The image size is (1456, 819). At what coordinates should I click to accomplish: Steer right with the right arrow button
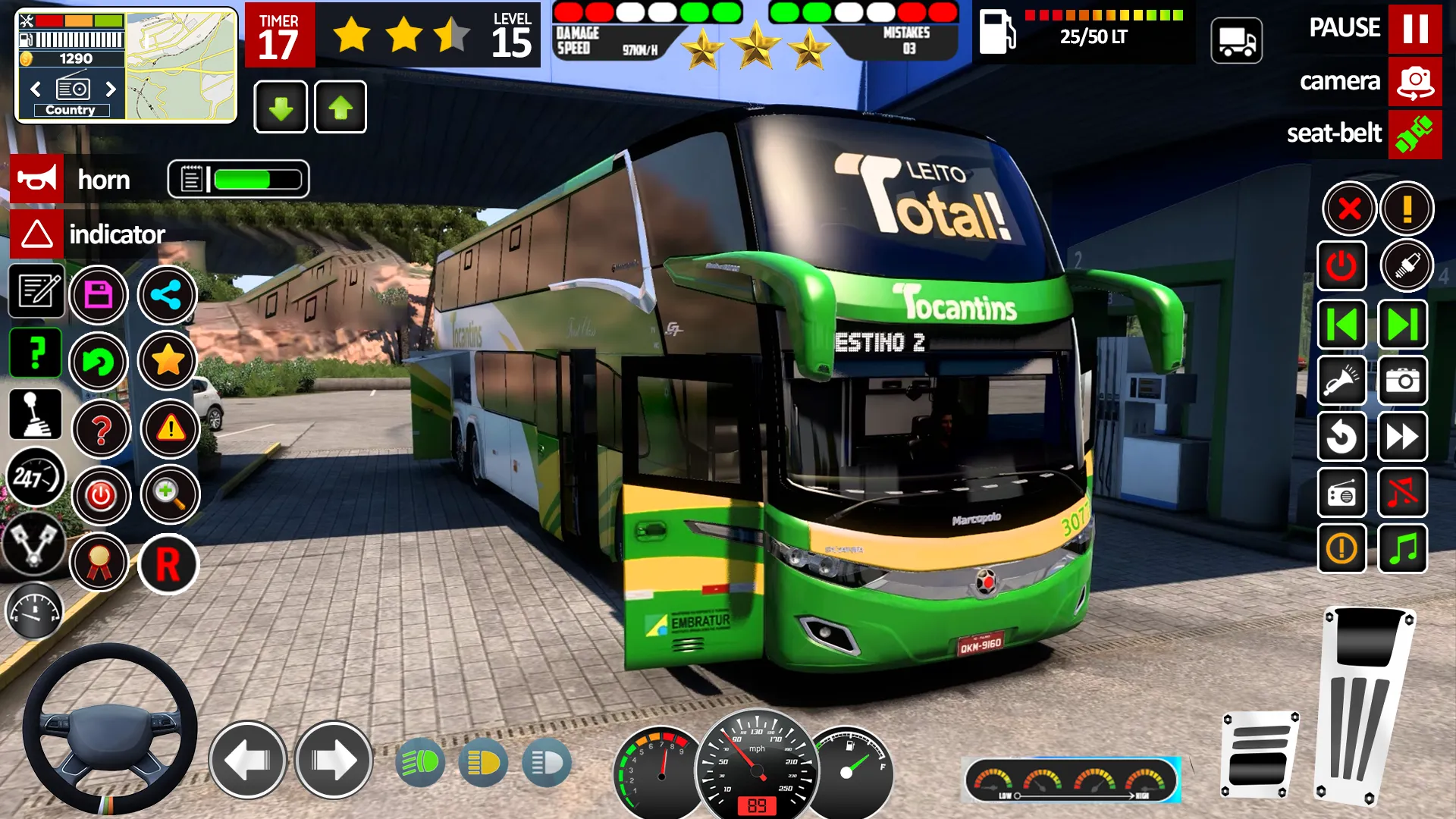[333, 760]
